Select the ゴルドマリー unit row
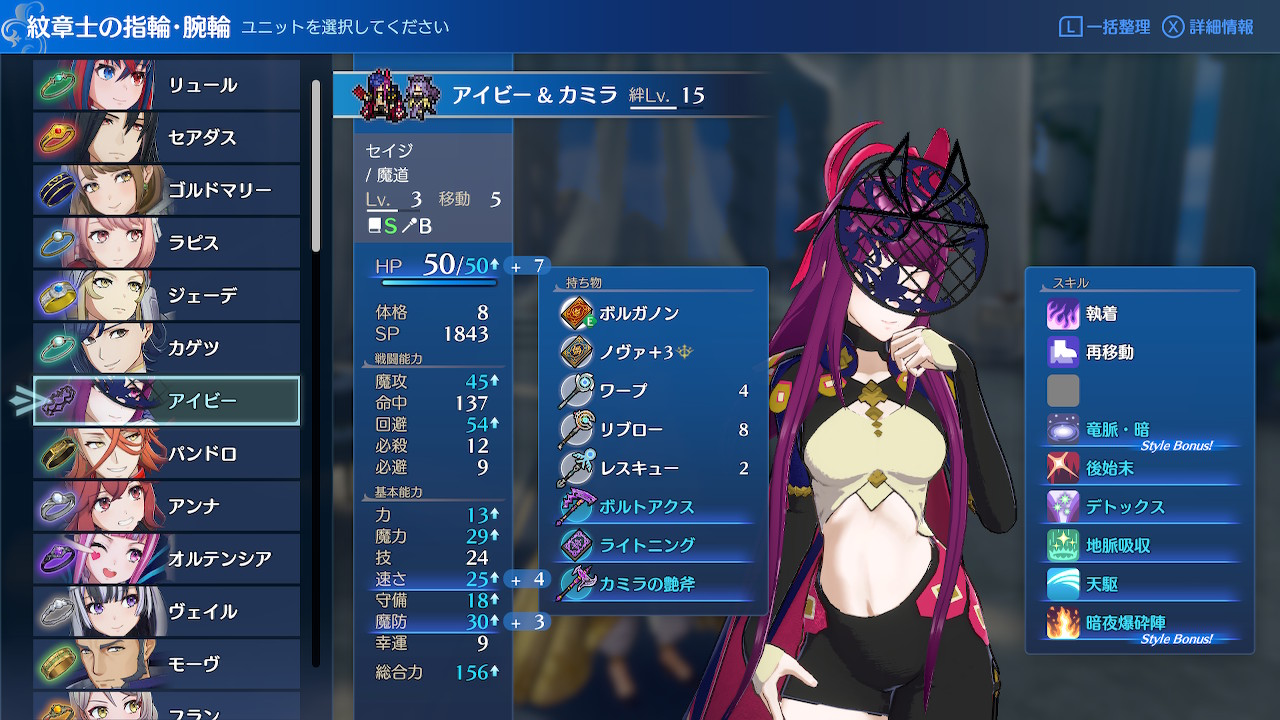Image resolution: width=1280 pixels, height=720 pixels. [167, 190]
